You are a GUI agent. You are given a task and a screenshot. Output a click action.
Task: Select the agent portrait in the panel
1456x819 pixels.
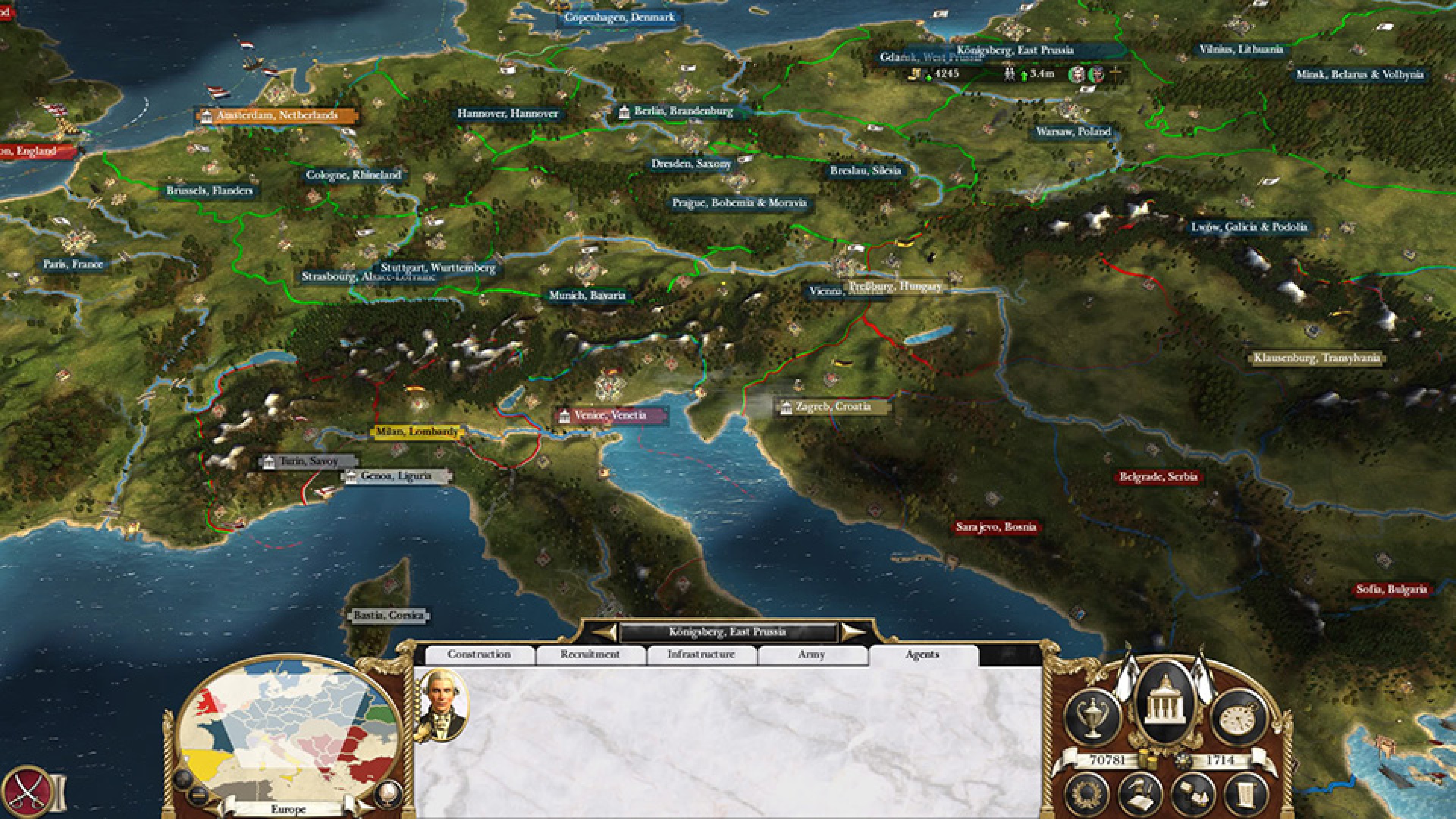[443, 704]
